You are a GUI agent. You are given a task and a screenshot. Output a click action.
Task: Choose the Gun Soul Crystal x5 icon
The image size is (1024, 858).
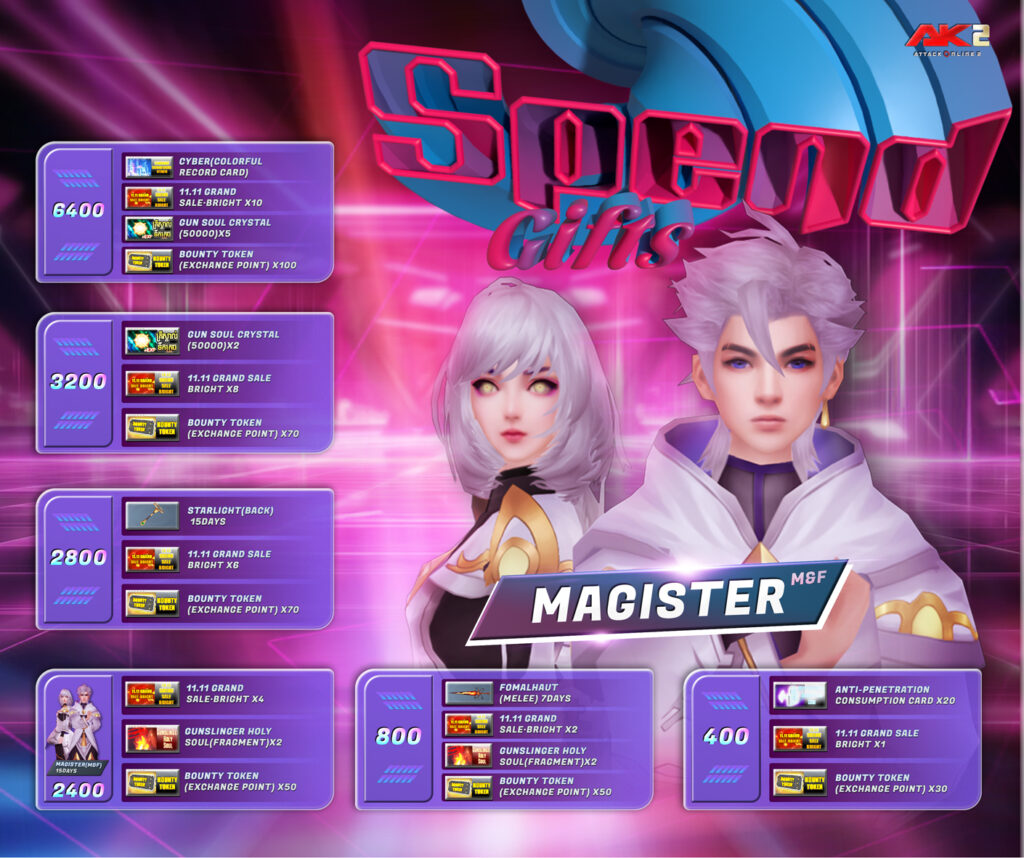pyautogui.click(x=150, y=229)
